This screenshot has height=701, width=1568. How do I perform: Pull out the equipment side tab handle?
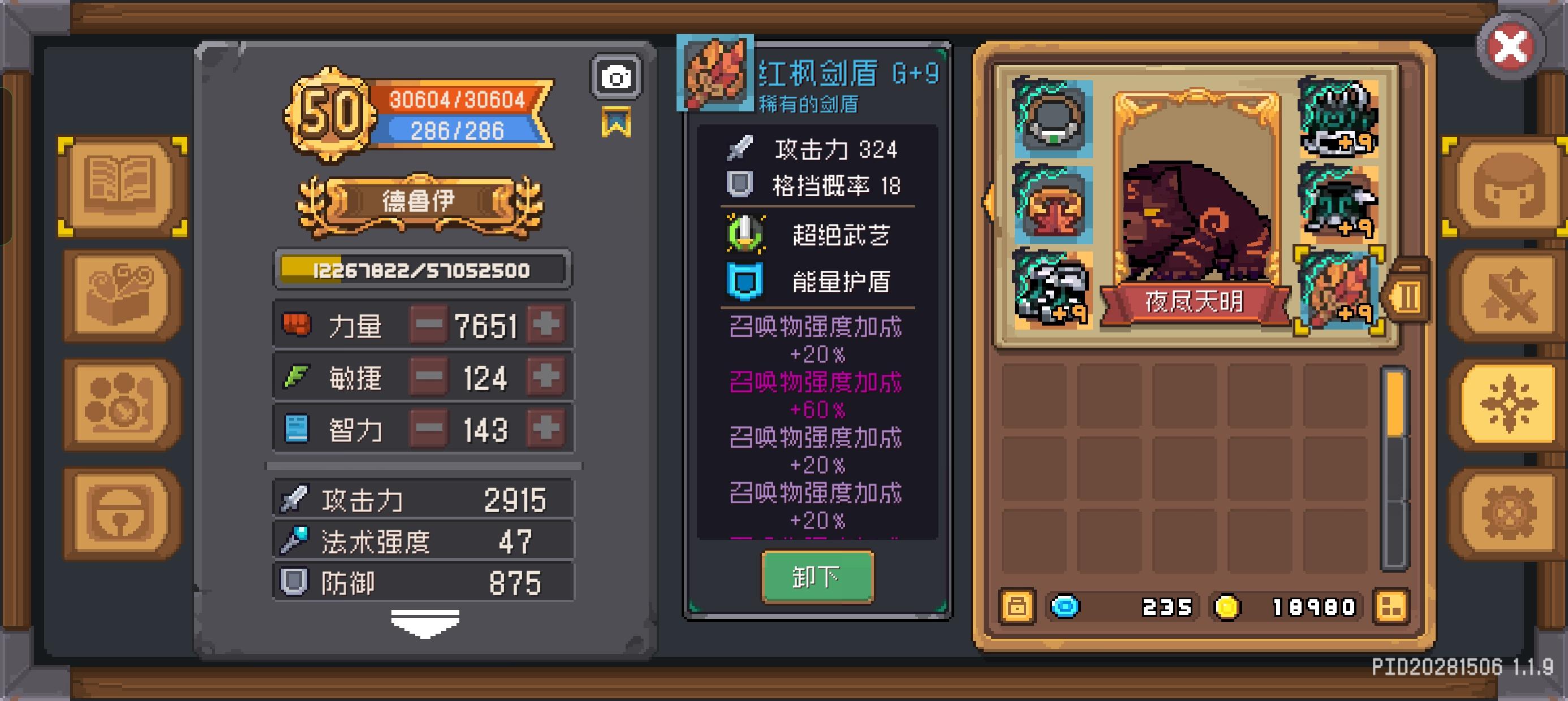tap(1410, 296)
